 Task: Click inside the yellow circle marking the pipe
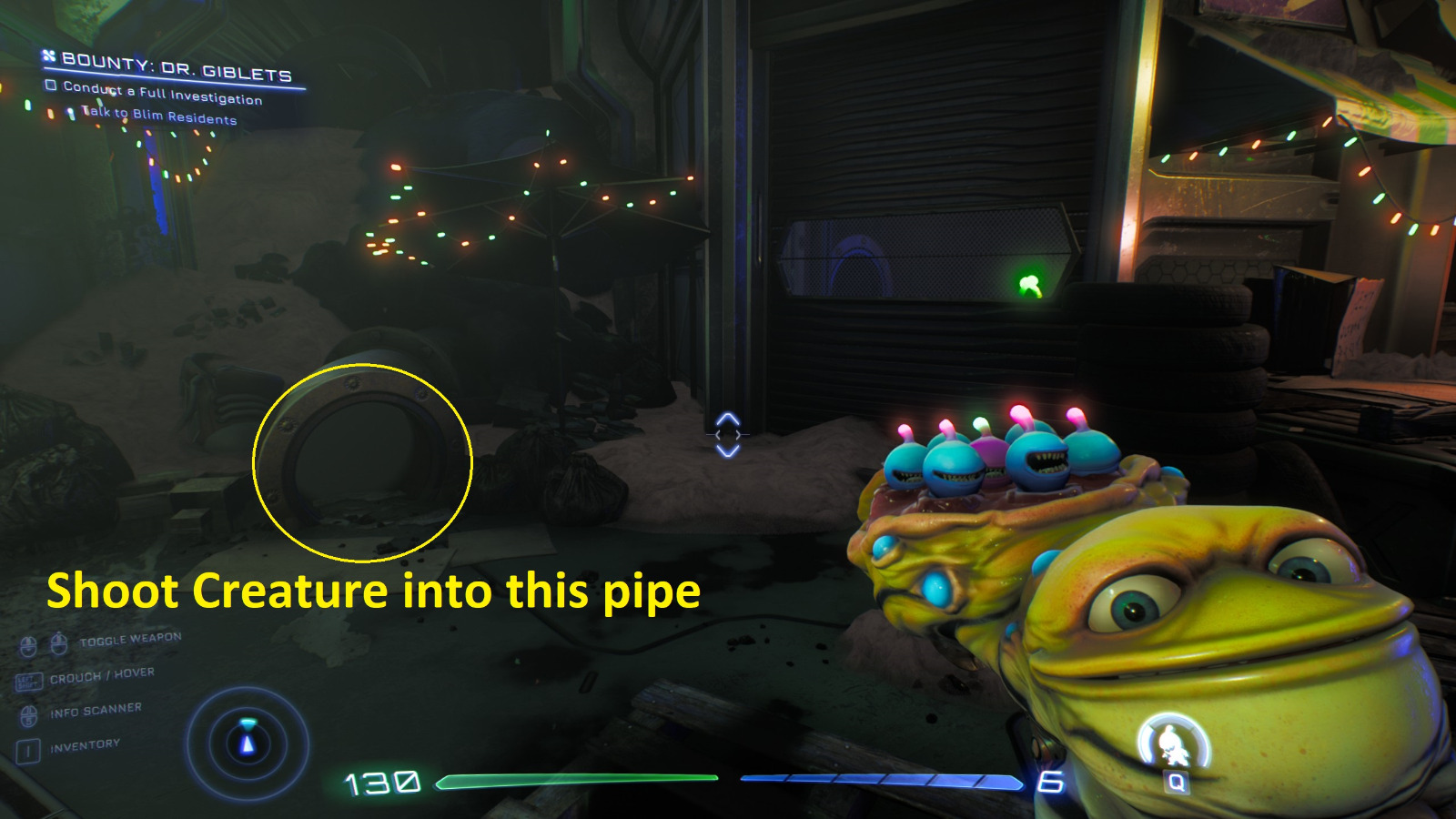click(364, 462)
